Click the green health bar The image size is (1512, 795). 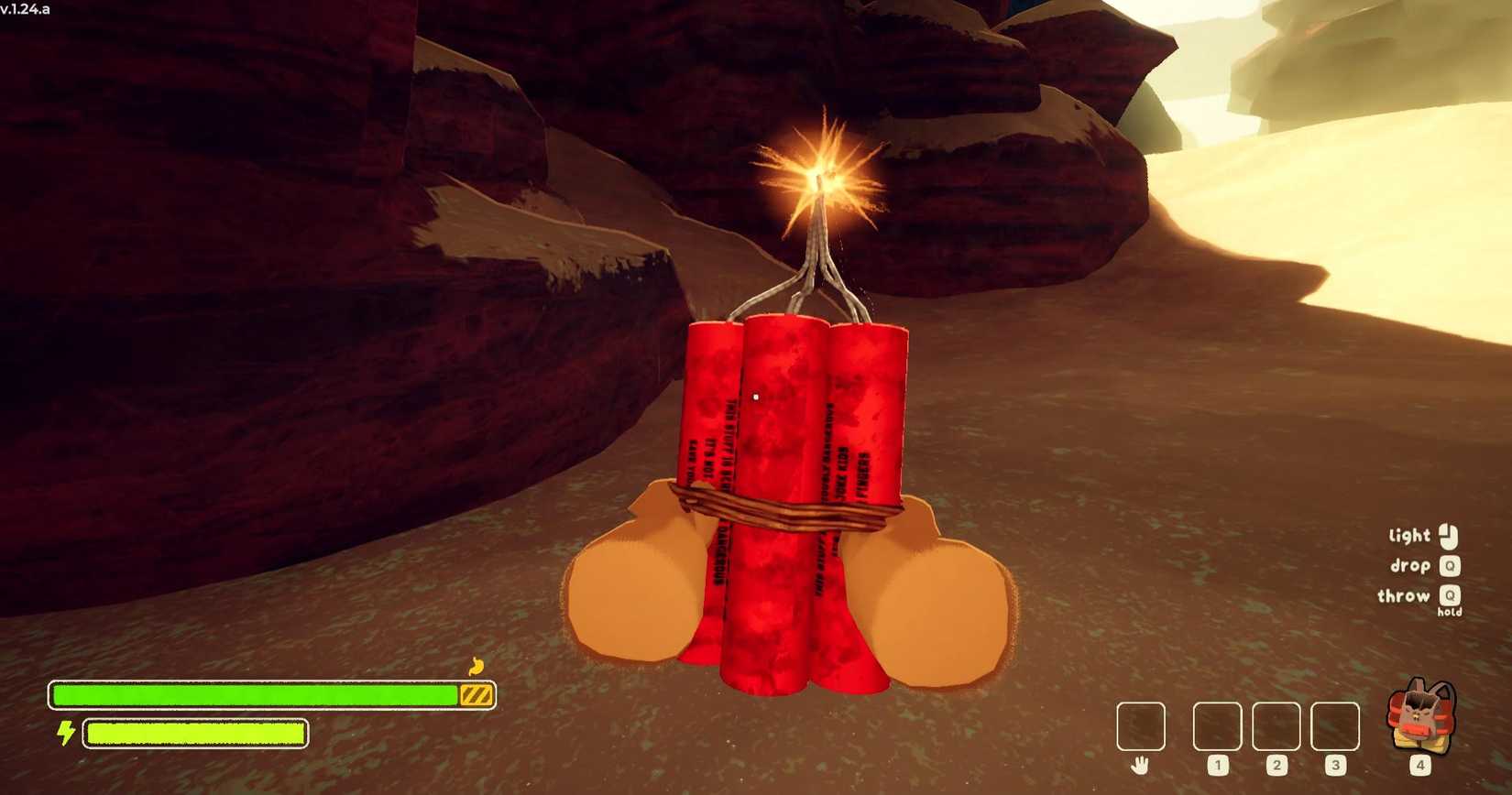point(257,694)
